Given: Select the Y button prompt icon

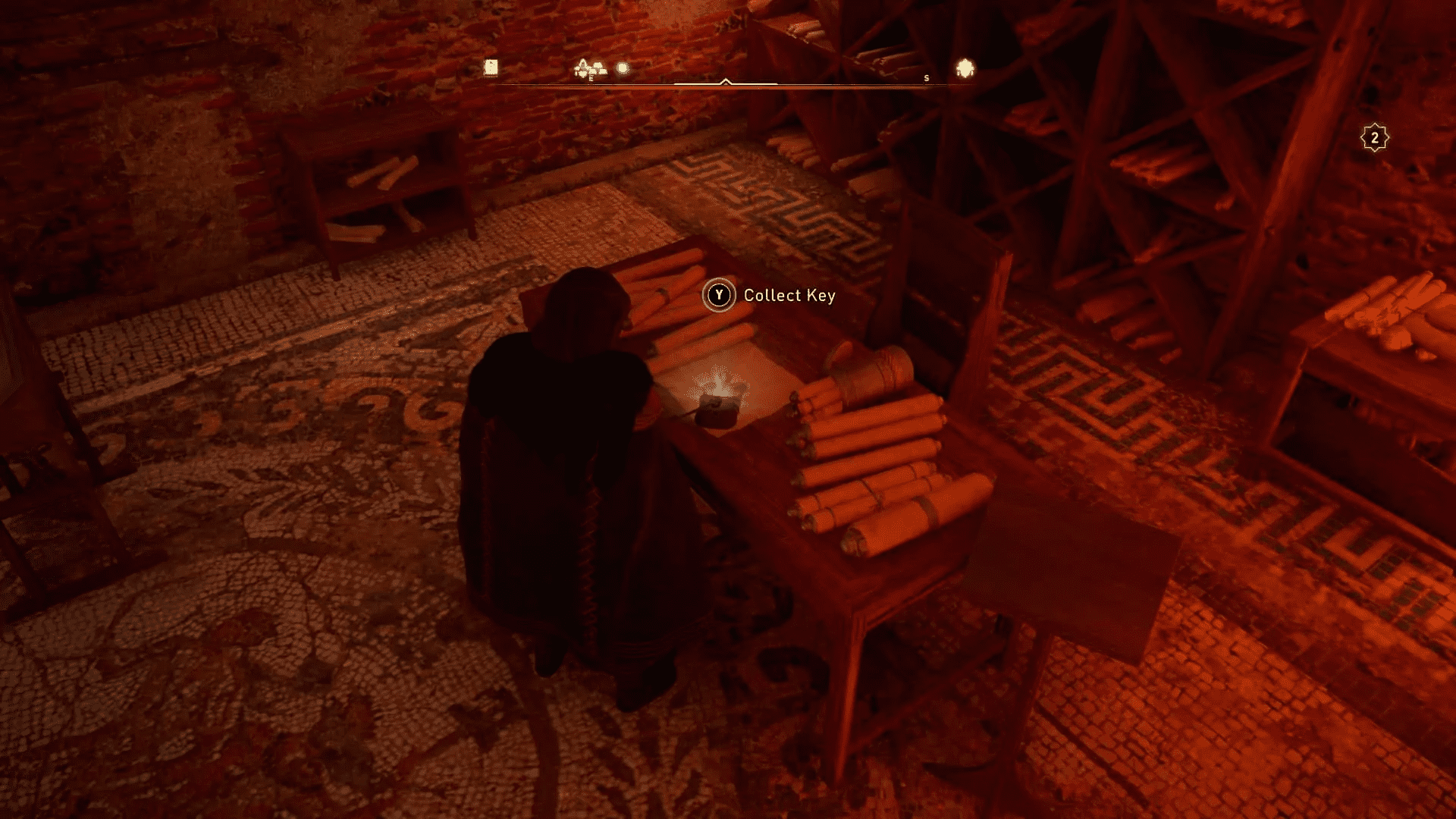Looking at the screenshot, I should (x=720, y=296).
